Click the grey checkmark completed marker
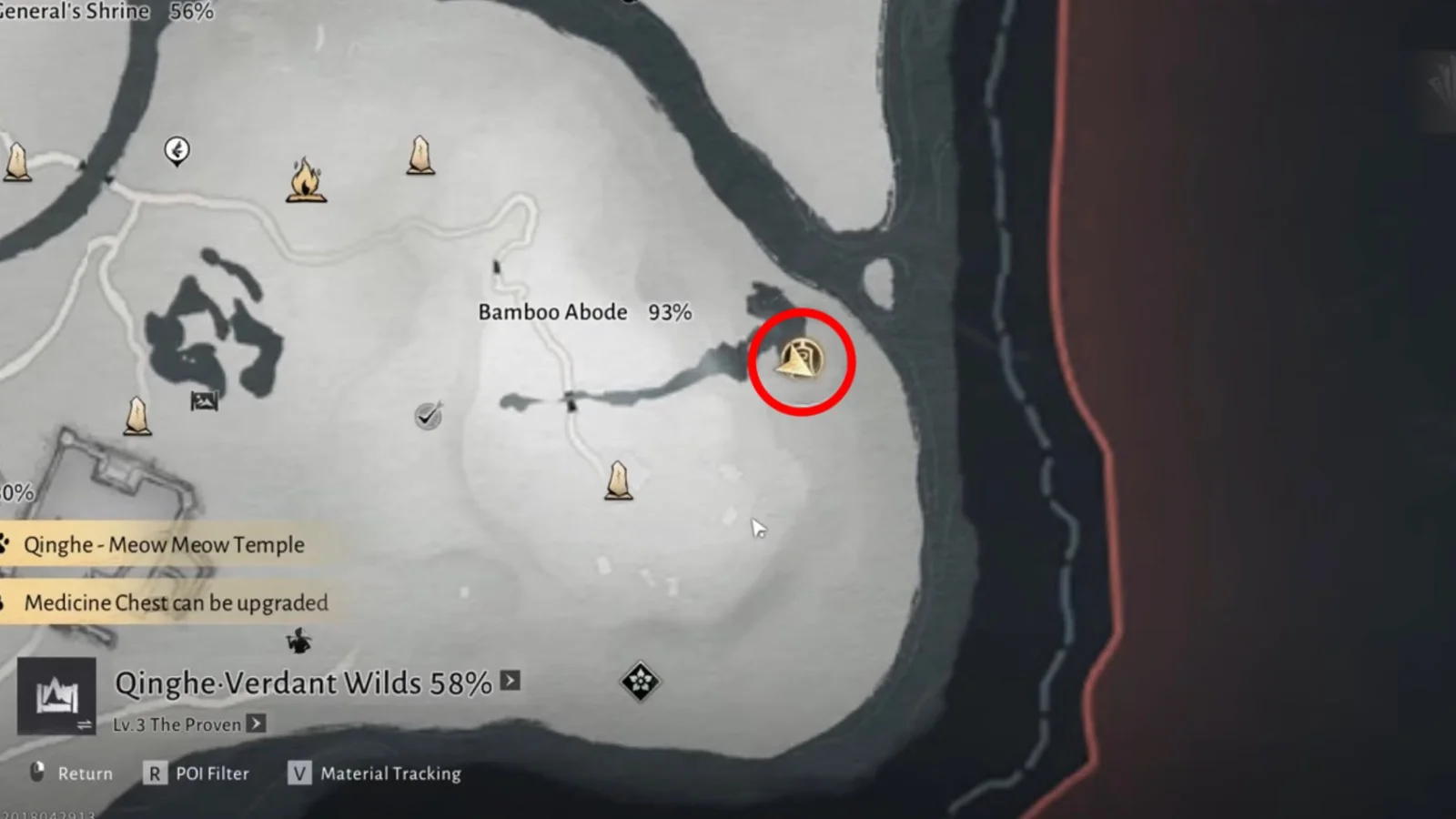1456x819 pixels. [428, 416]
